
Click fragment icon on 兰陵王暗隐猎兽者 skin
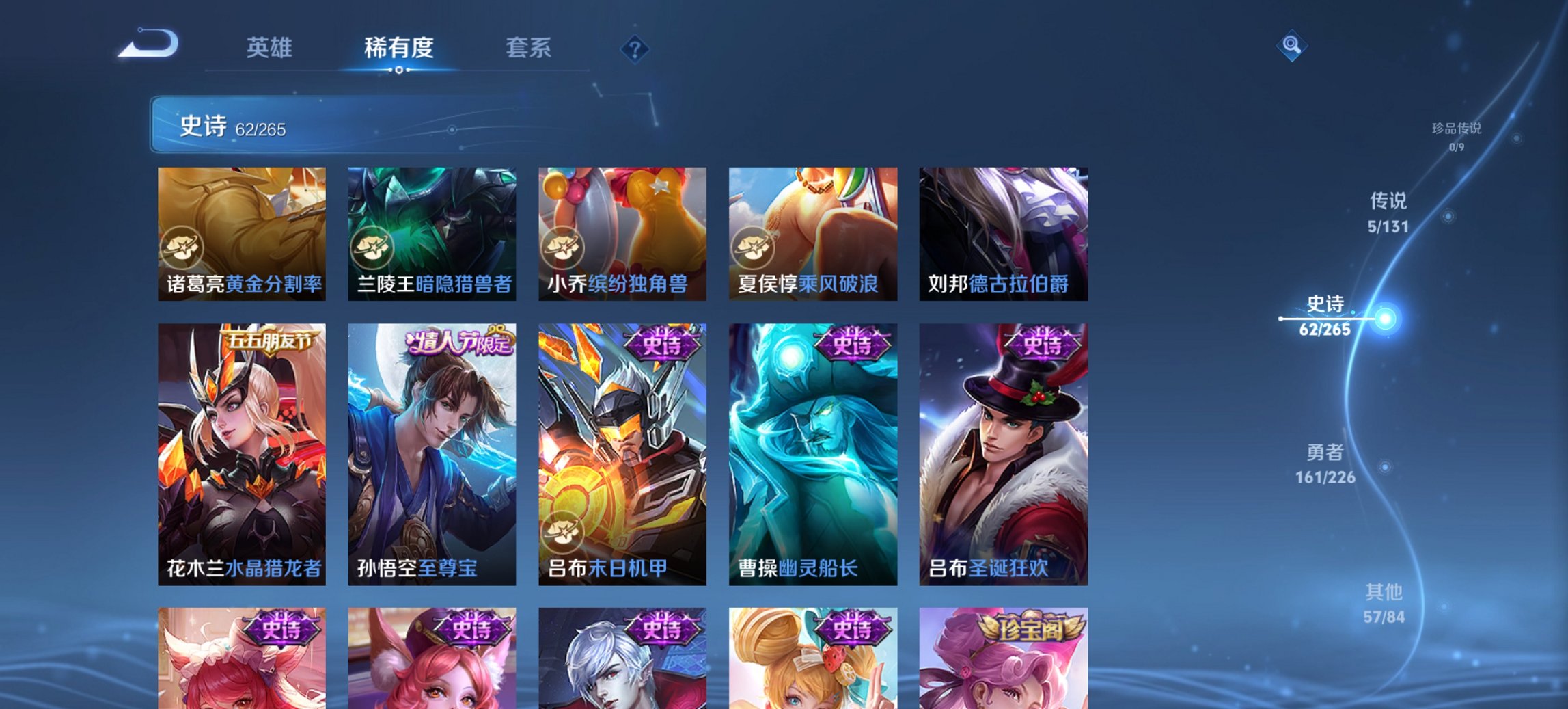coord(373,245)
